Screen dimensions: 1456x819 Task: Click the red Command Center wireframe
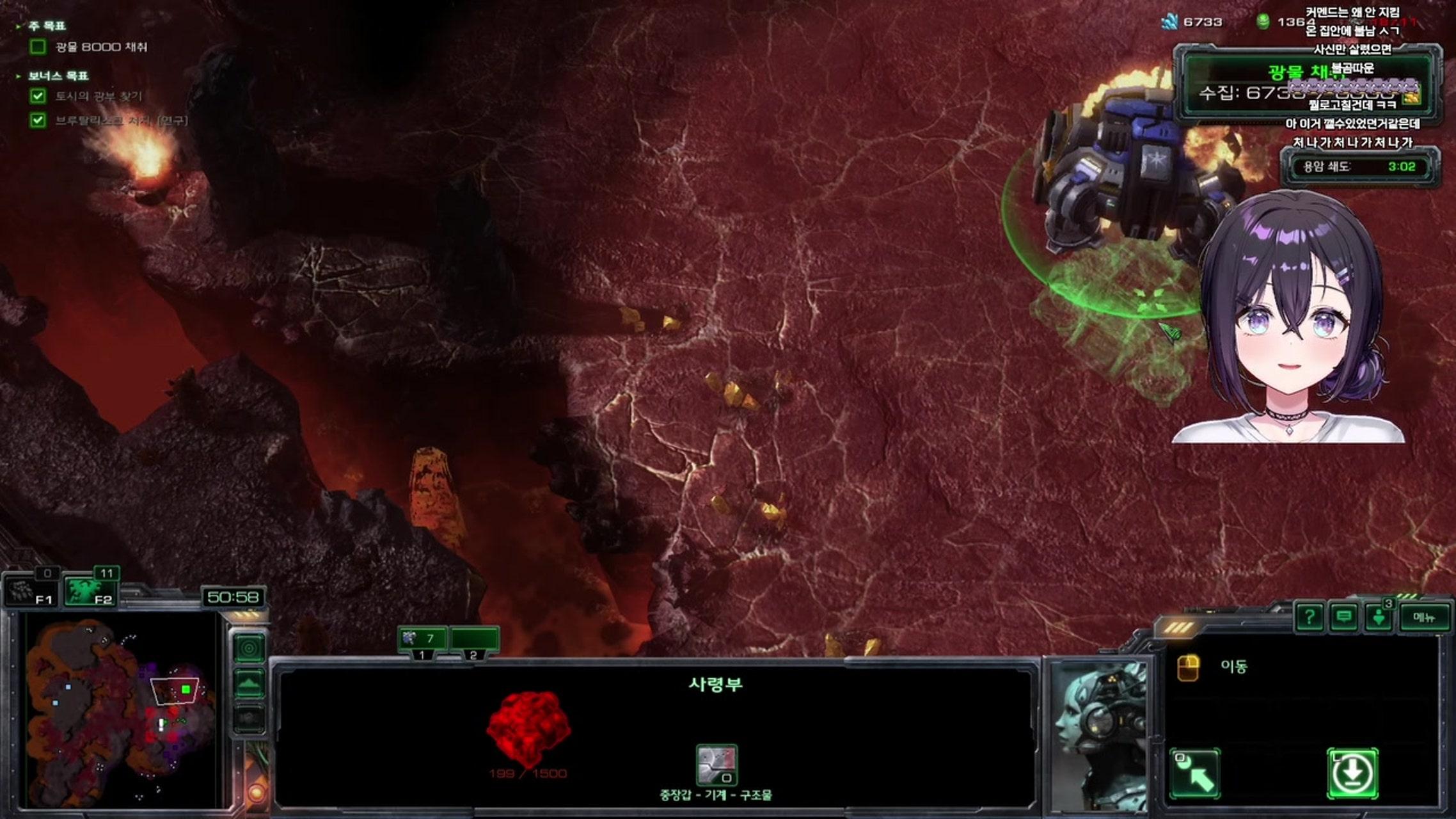coord(528,729)
